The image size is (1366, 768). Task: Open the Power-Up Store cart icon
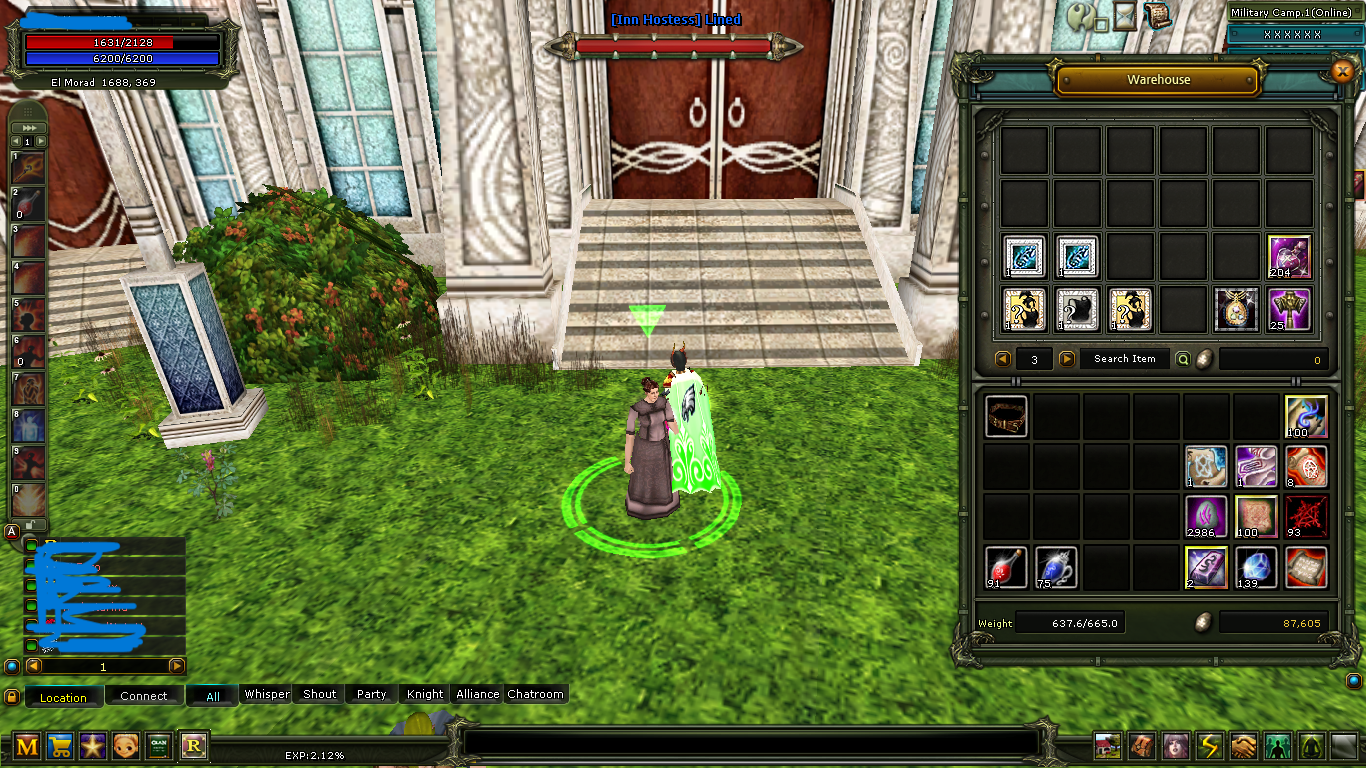(x=60, y=746)
